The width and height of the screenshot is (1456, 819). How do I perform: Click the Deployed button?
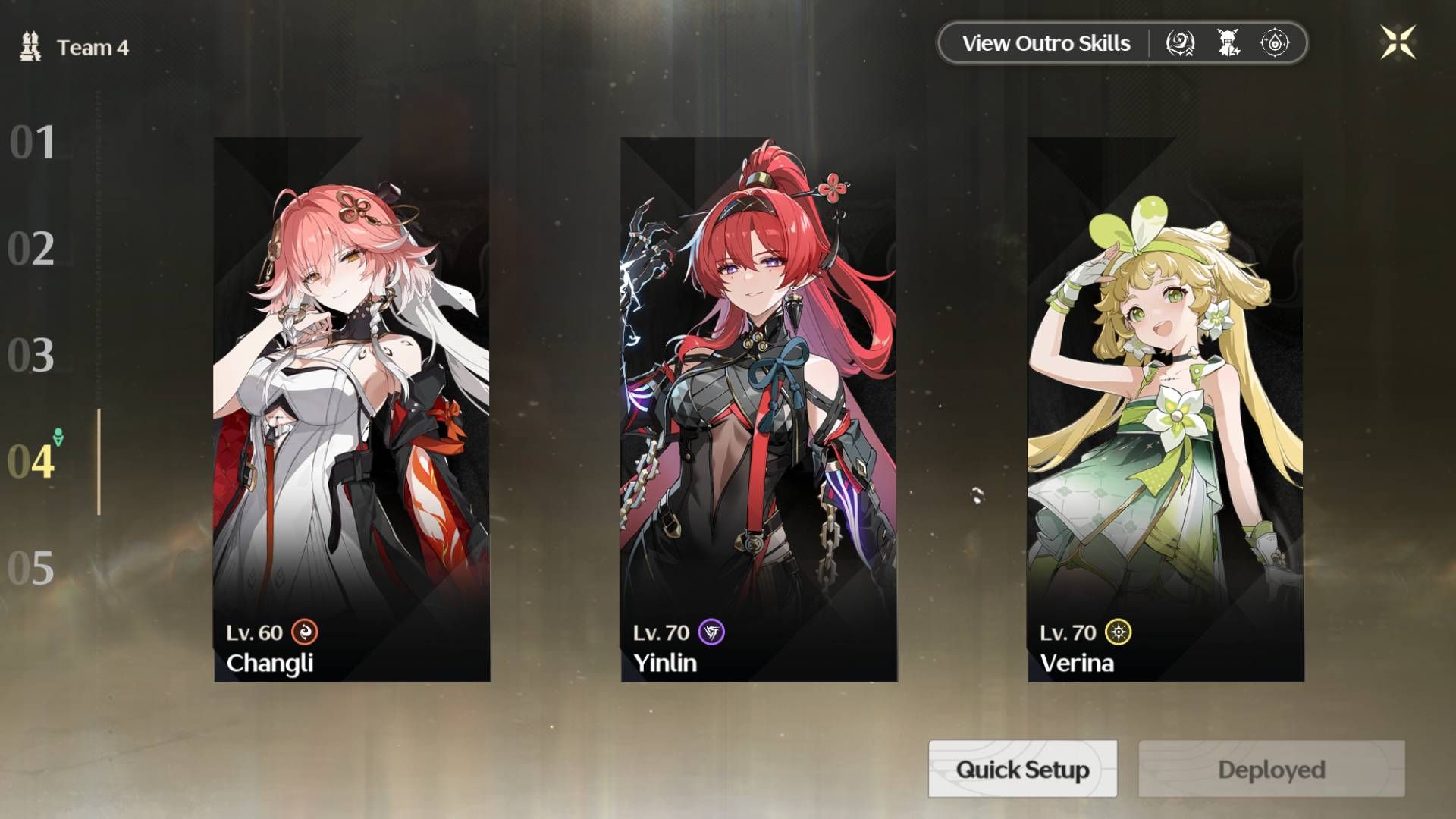point(1271,769)
